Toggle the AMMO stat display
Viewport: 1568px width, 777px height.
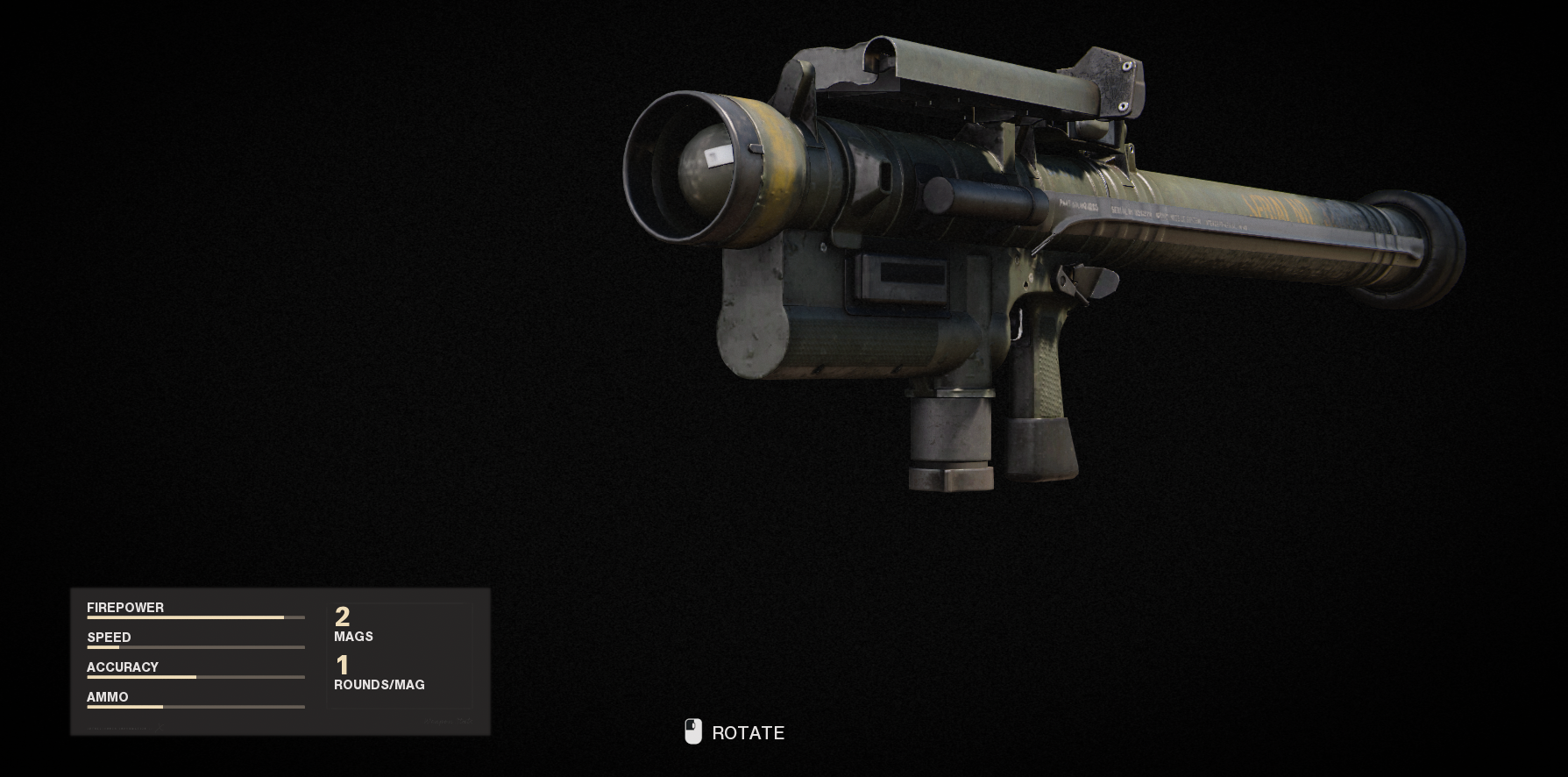[107, 696]
